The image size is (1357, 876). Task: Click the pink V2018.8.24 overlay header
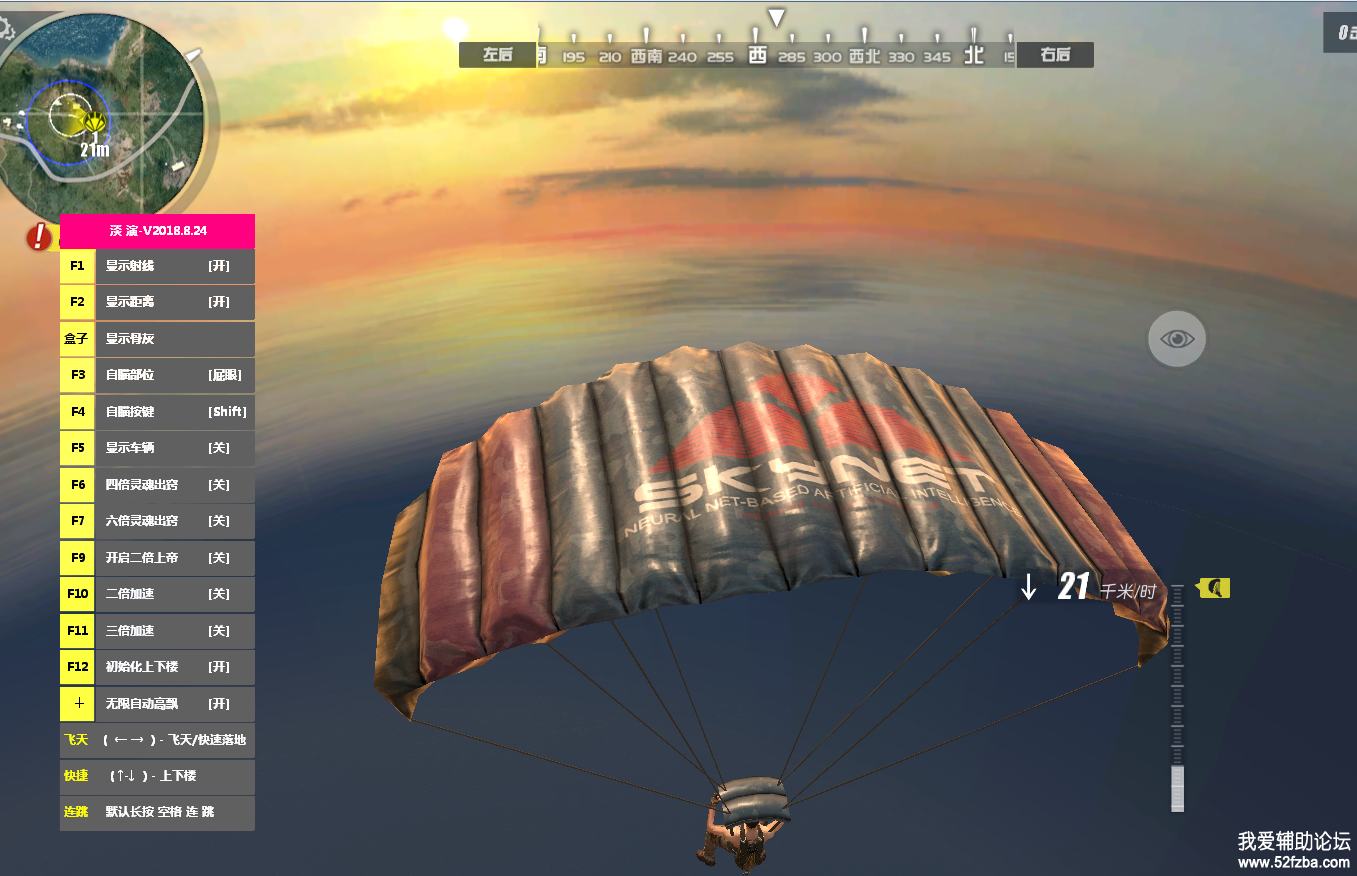click(157, 231)
